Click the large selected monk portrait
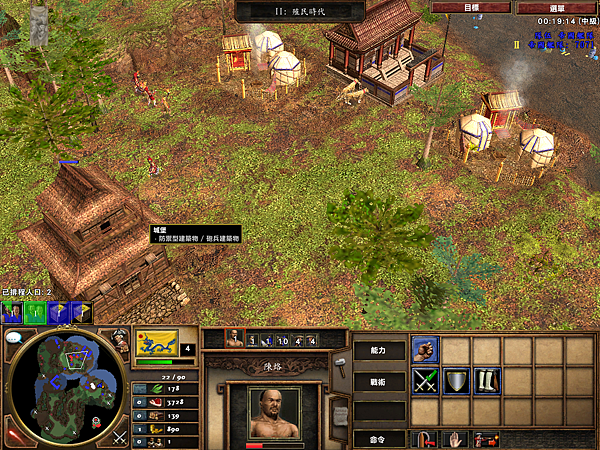600x450 pixels. coord(273,412)
